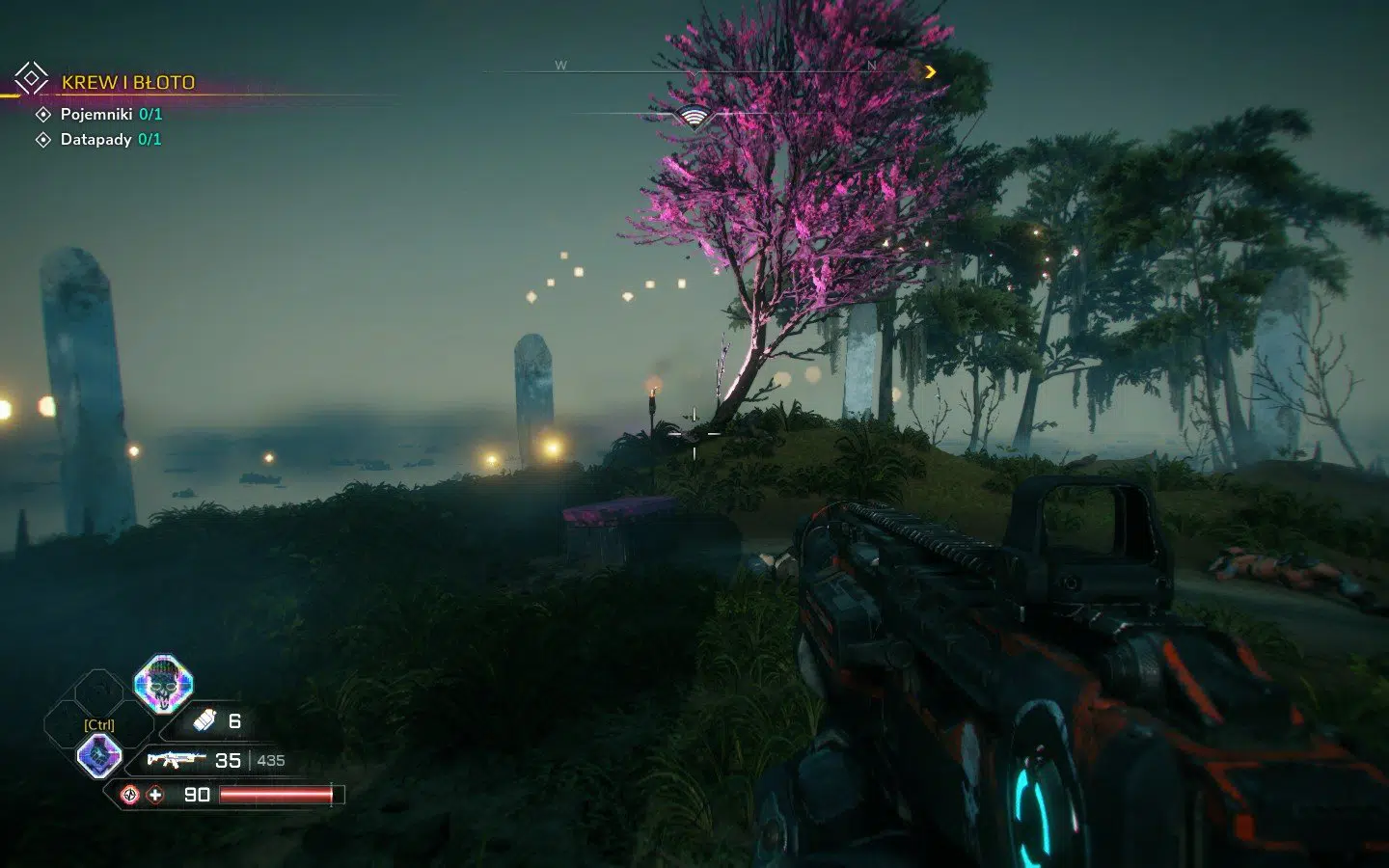Select the KREW I BŁOTO mission title
This screenshot has width=1389, height=868.
click(128, 82)
